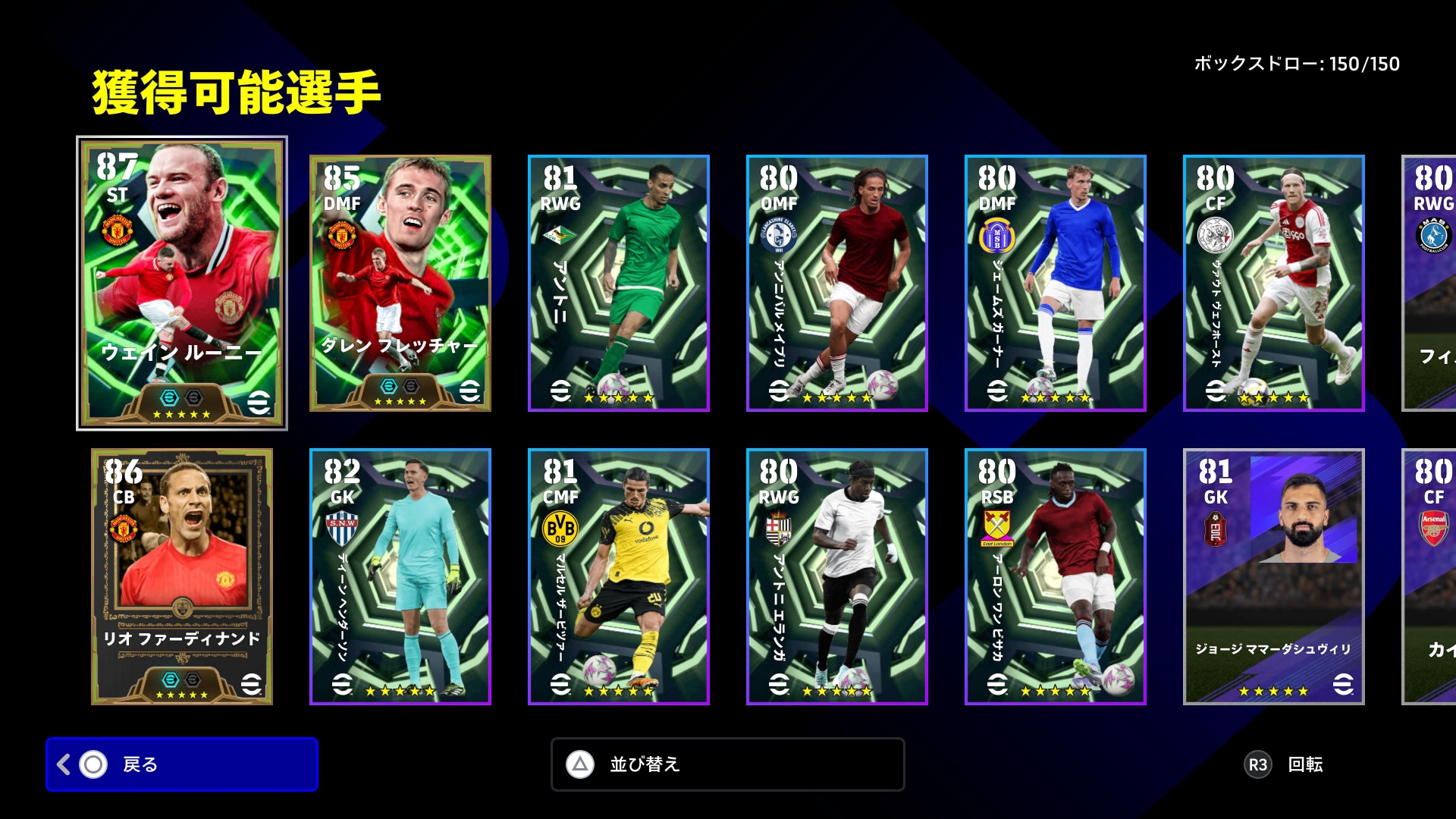Viewport: 1456px width, 819px height.
Task: Choose the Darren Fletcher 85 DMF card
Action: tap(400, 283)
